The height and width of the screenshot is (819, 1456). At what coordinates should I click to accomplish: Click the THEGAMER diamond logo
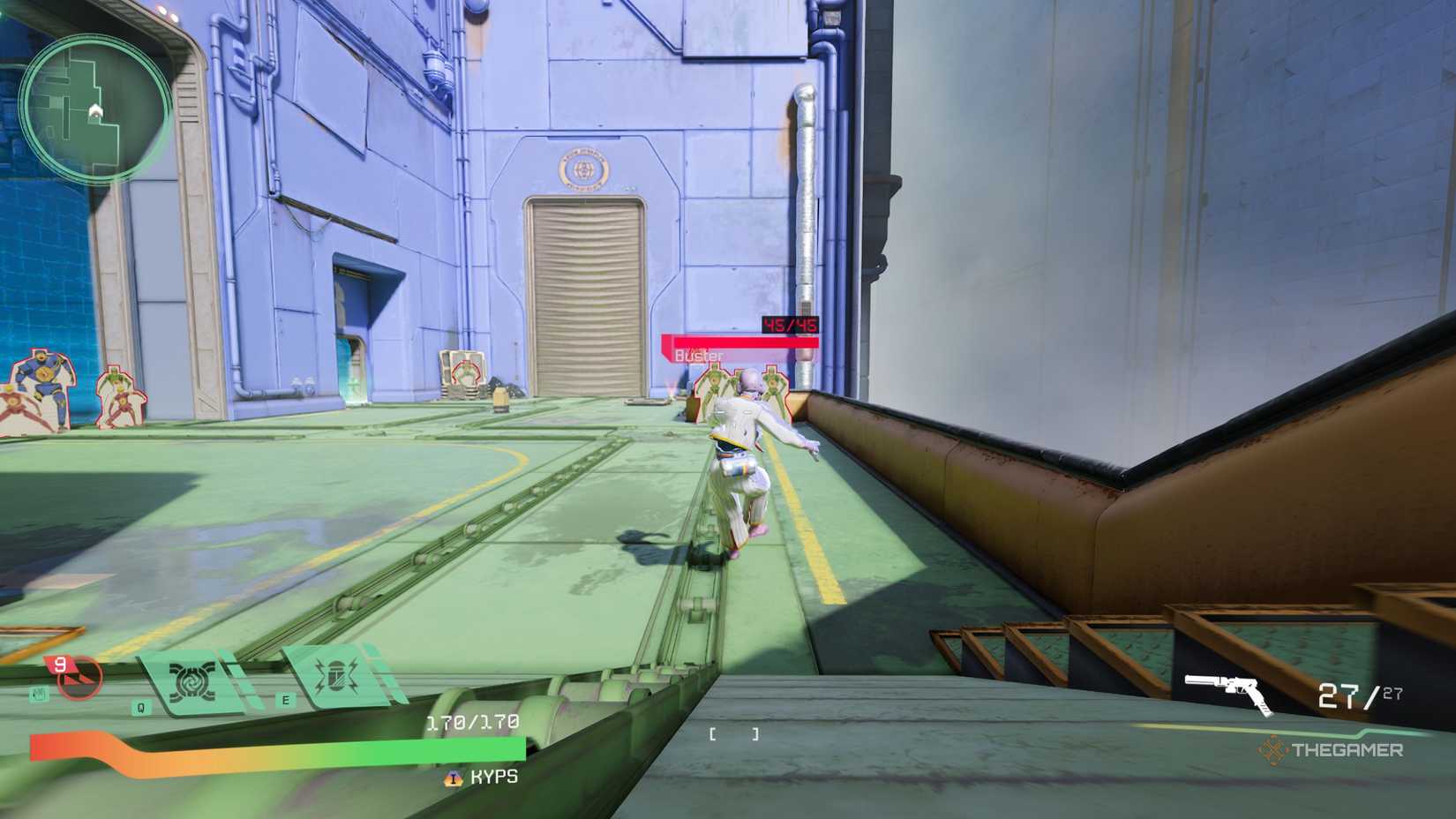pyautogui.click(x=1272, y=749)
